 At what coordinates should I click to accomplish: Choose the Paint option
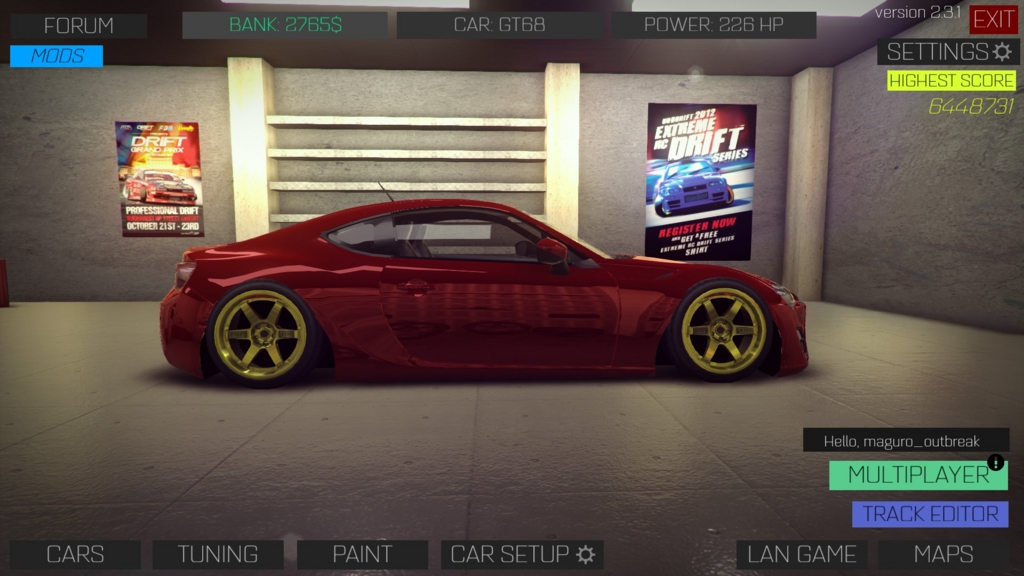pos(362,554)
